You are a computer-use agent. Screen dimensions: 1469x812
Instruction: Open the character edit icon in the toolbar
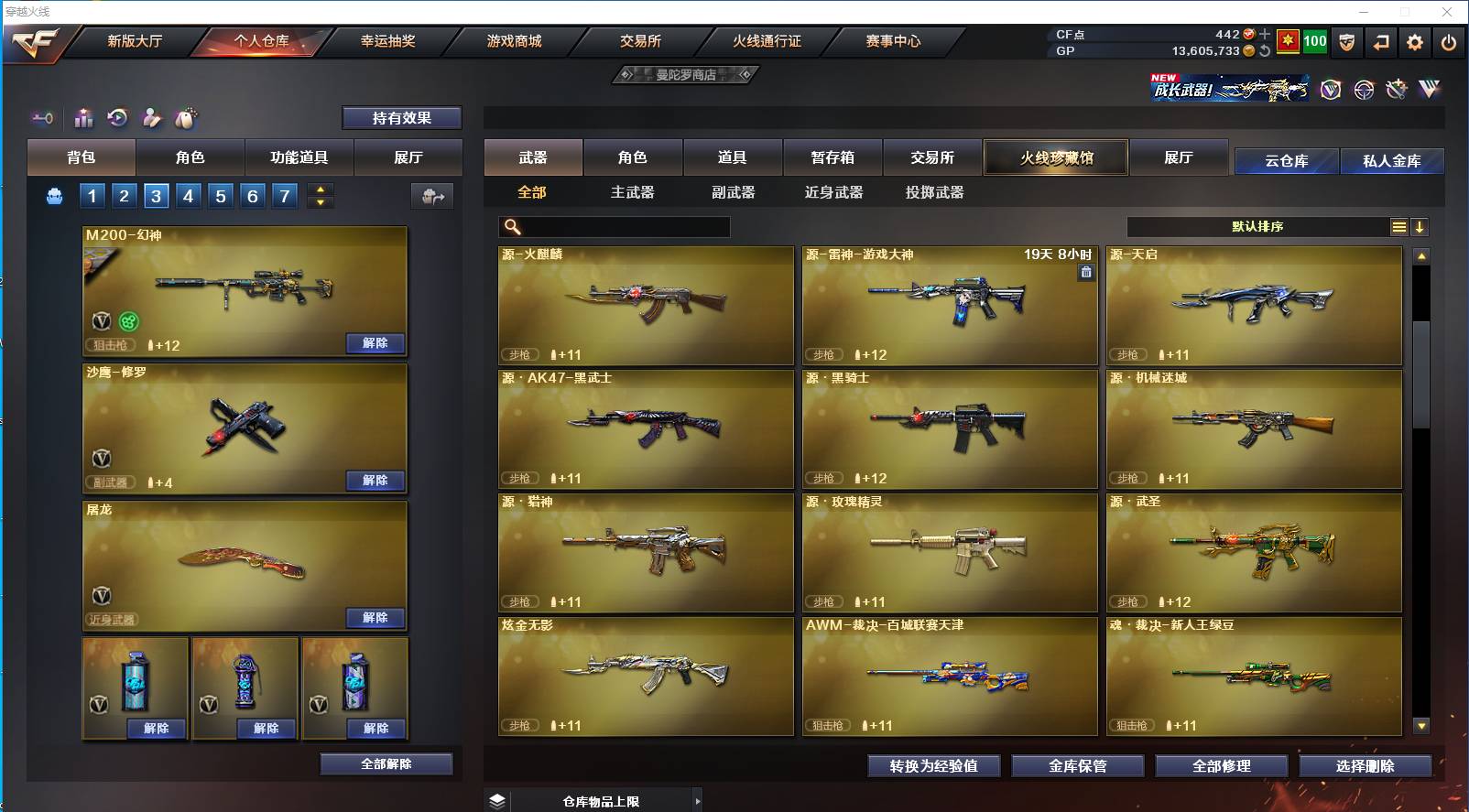pos(151,118)
